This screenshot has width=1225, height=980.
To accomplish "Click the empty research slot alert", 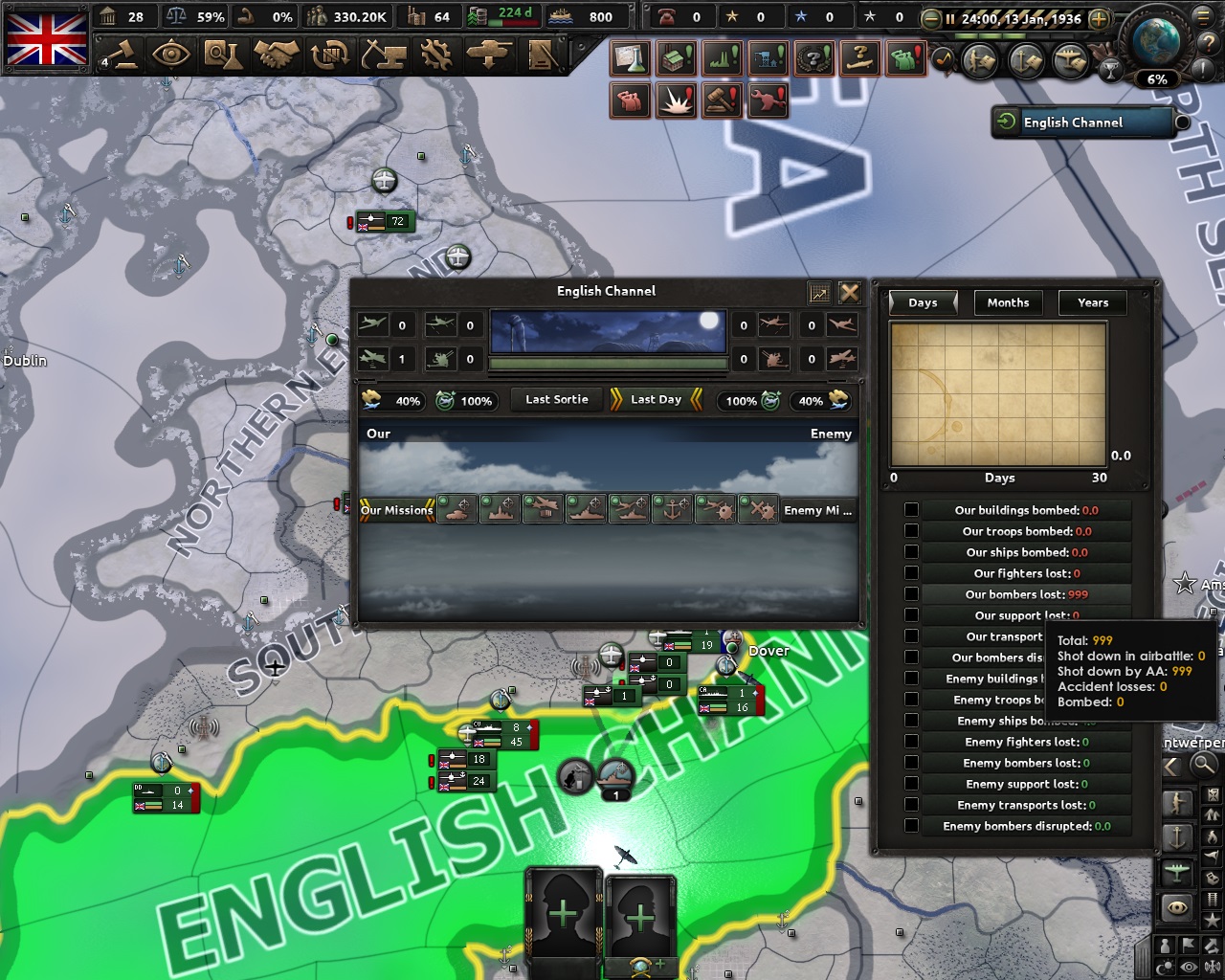I will point(630,56).
